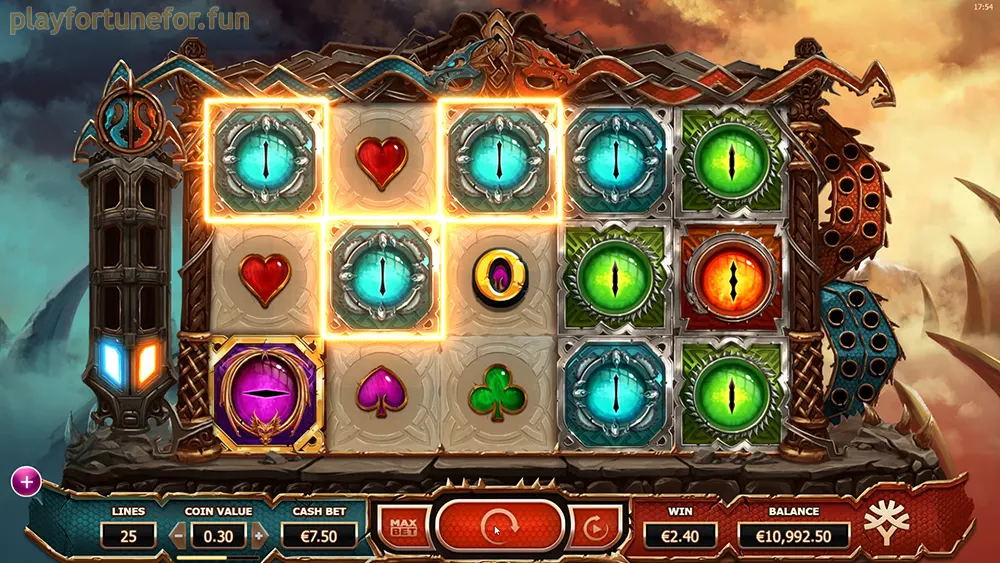
Task: Open the purple plus menu
Action: click(25, 482)
